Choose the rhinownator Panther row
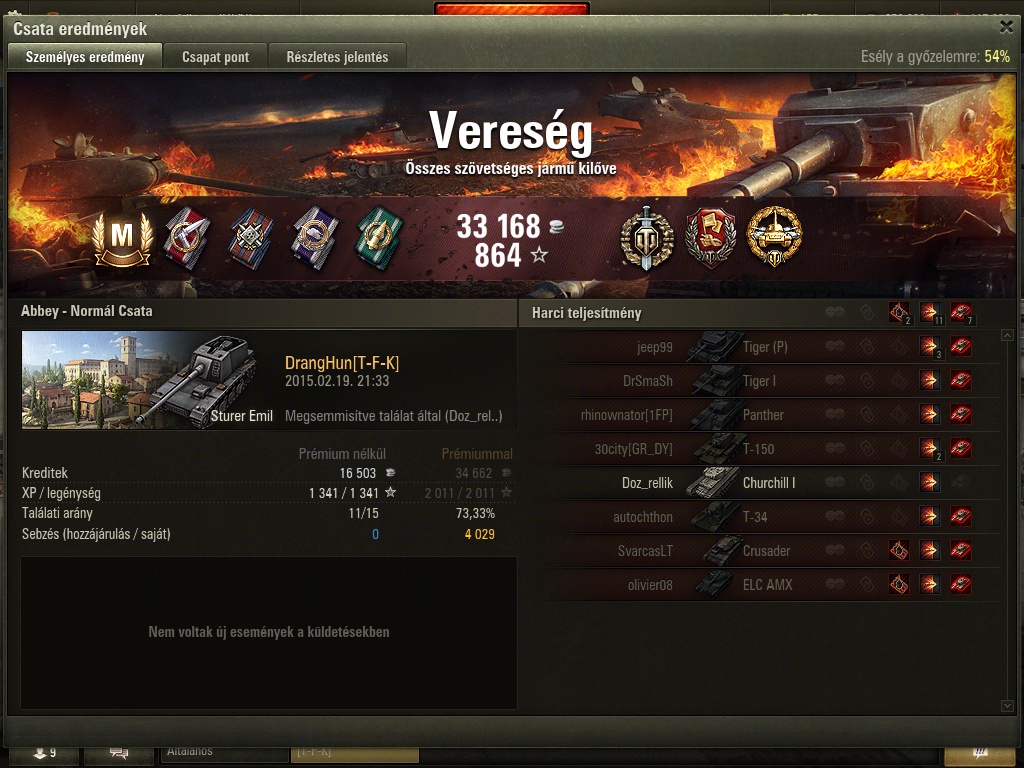Image resolution: width=1024 pixels, height=768 pixels. point(760,415)
